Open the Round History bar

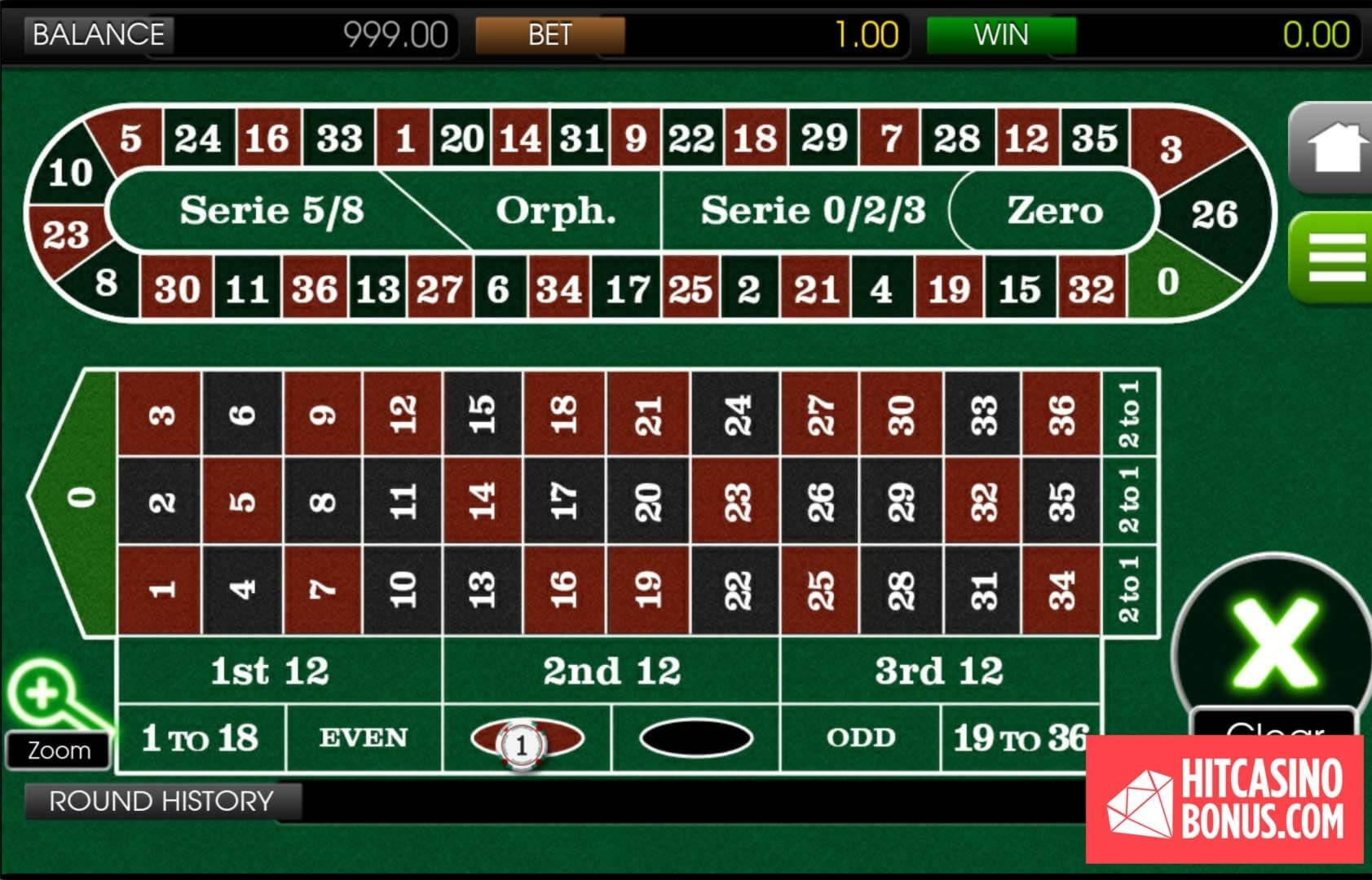click(x=161, y=801)
